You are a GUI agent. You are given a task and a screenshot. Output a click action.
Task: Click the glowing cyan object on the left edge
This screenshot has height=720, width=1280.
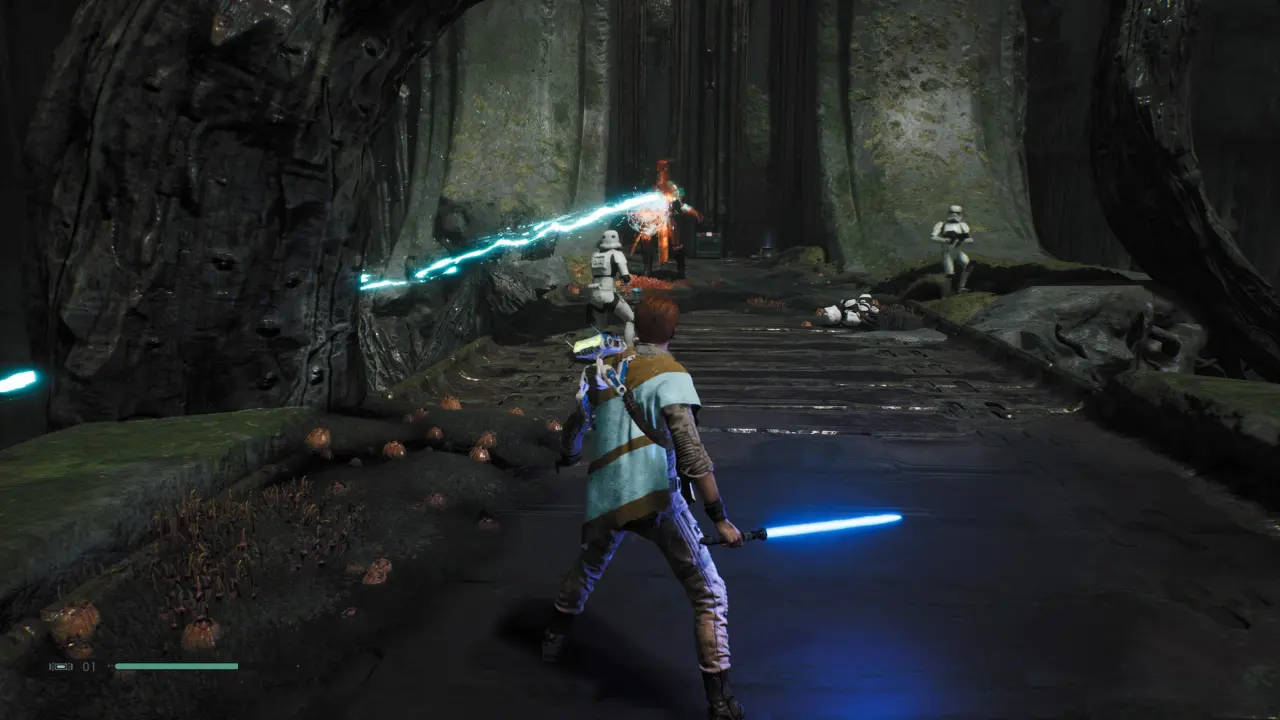(12, 378)
